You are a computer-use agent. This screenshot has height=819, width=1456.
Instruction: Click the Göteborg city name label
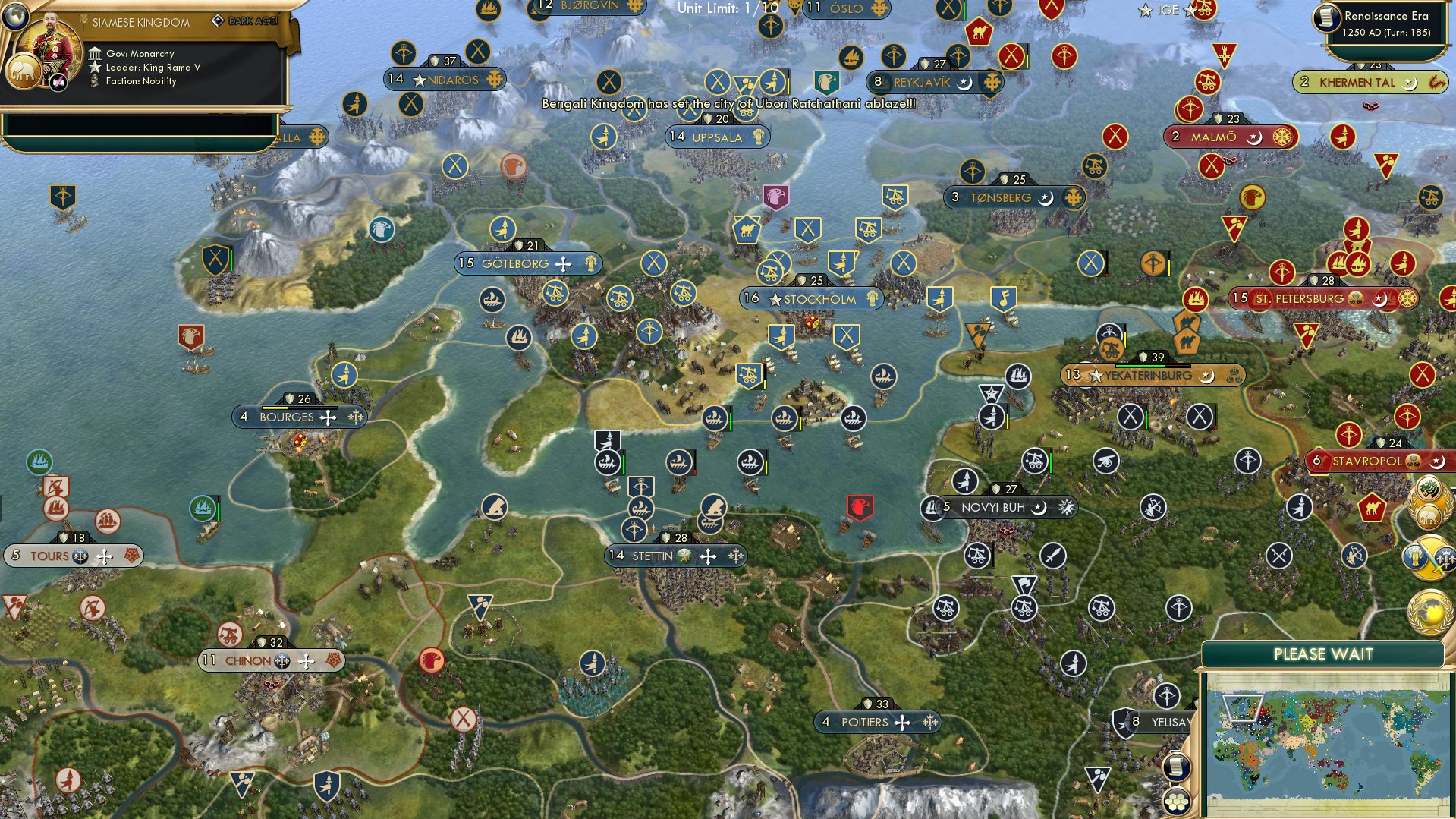(x=516, y=263)
